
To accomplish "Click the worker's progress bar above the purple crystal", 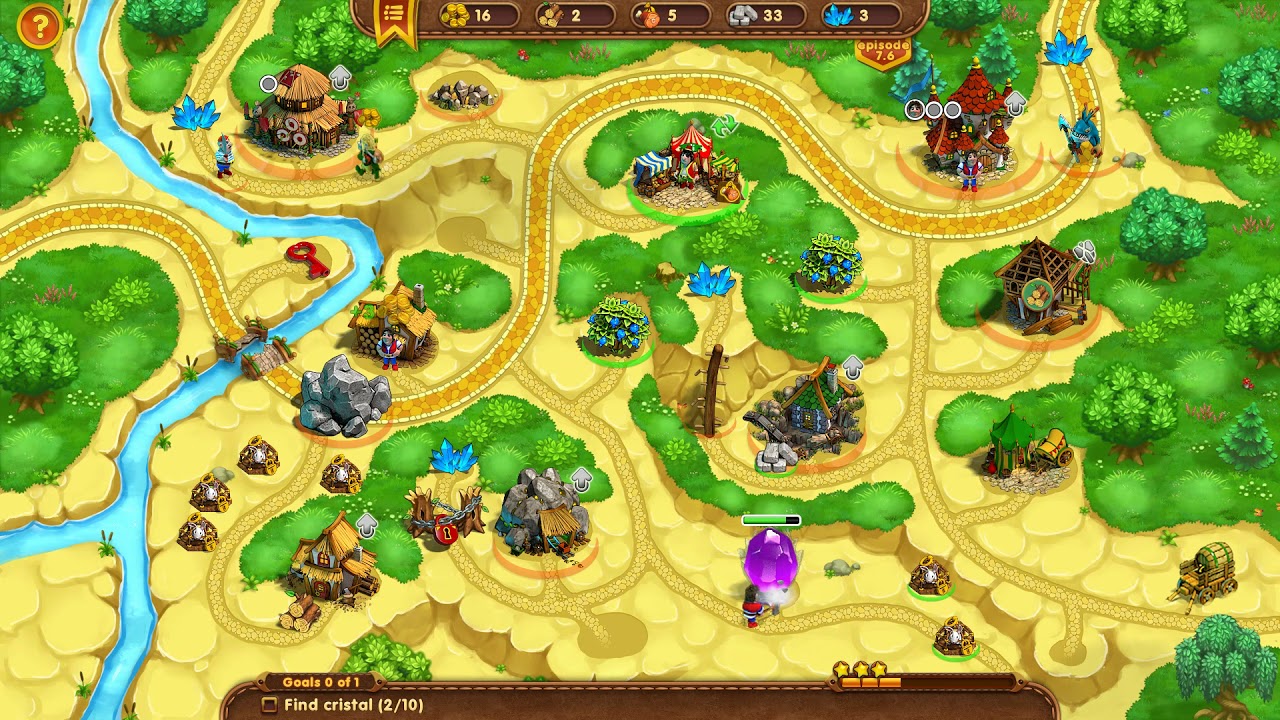I will (770, 520).
